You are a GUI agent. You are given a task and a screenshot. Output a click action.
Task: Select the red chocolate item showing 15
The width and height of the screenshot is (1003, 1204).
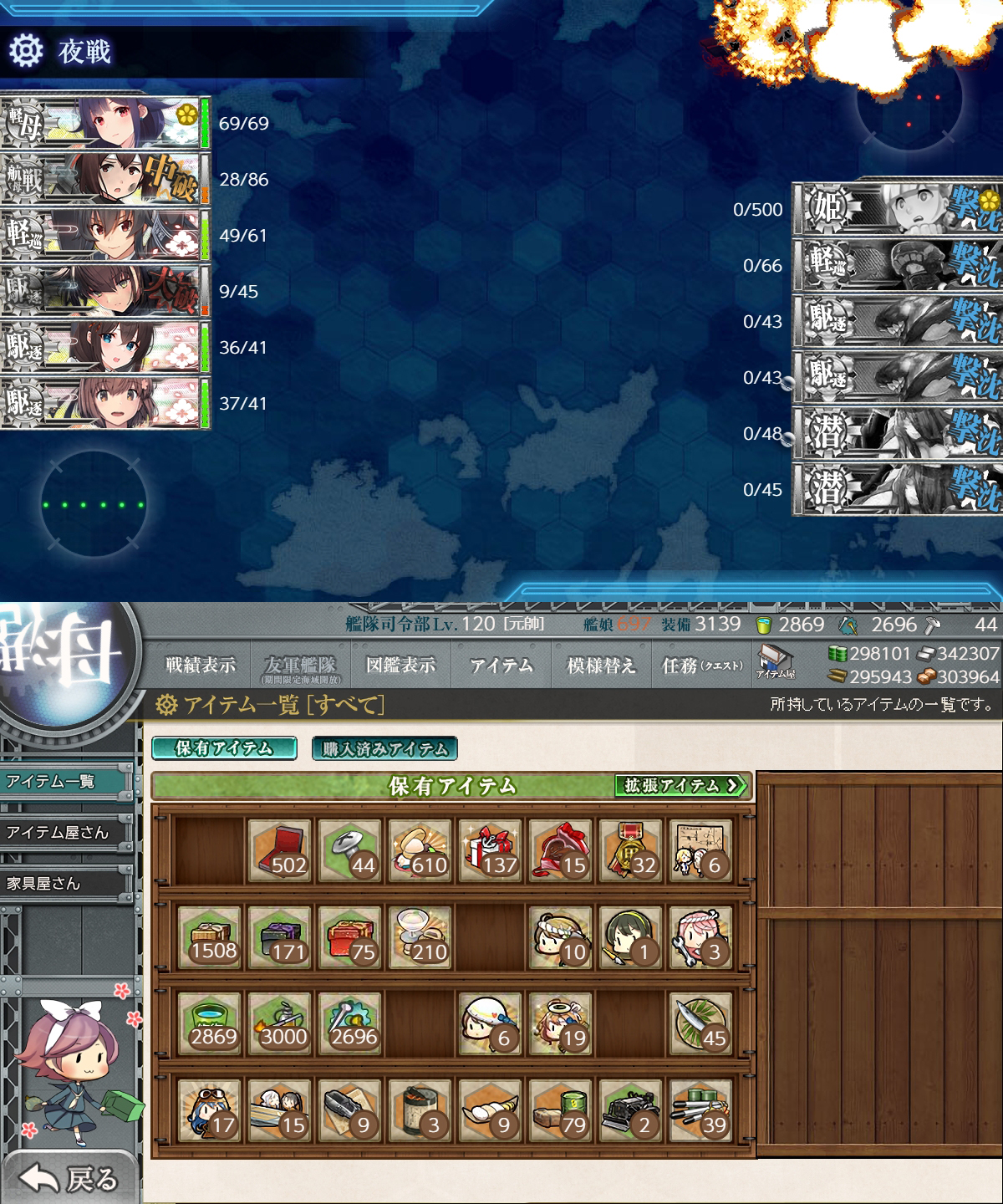tap(561, 851)
